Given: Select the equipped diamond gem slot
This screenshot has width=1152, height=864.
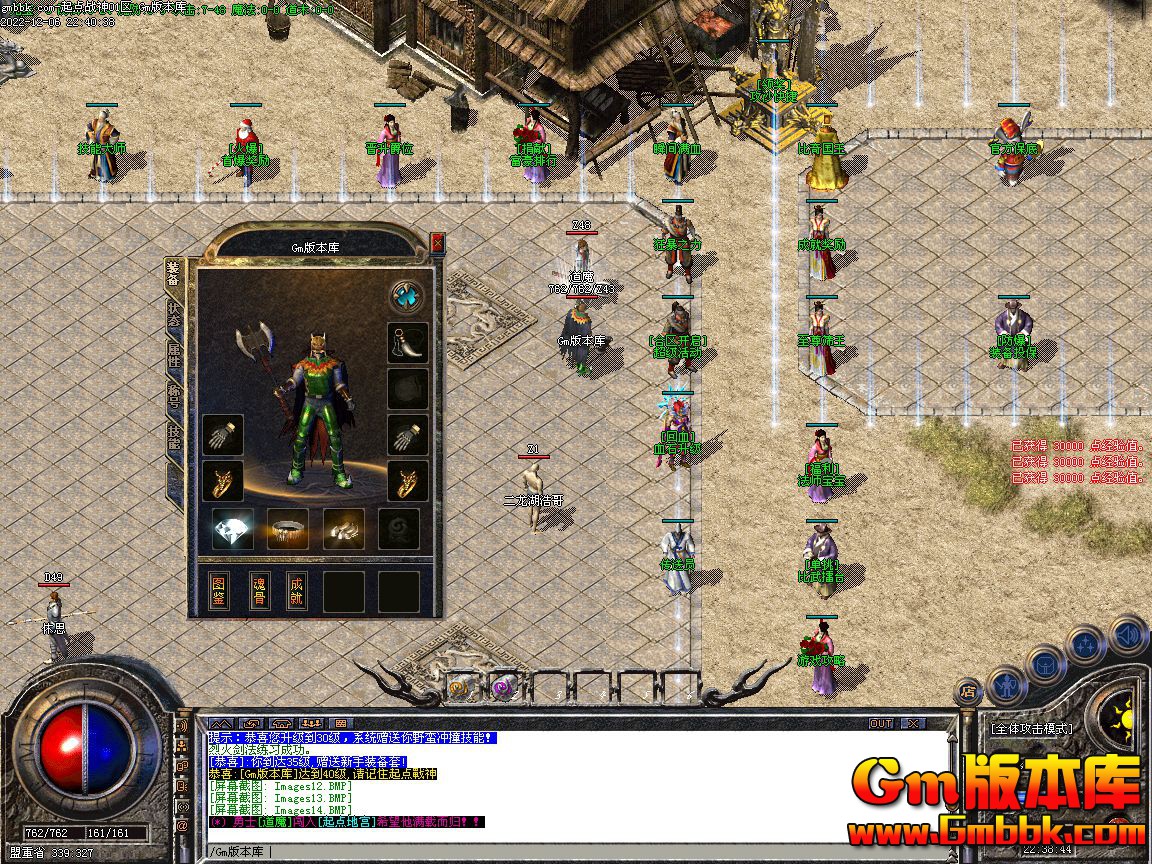Looking at the screenshot, I should [x=232, y=529].
